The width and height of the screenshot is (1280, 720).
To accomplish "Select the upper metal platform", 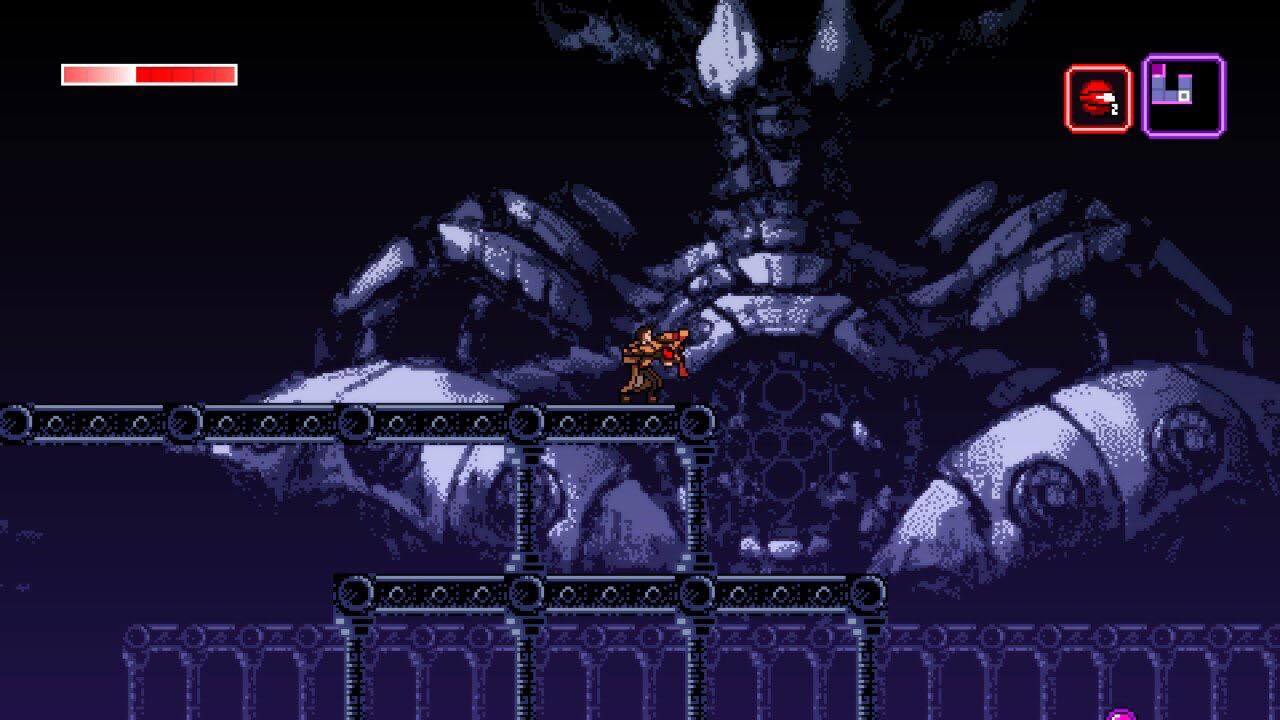I will tap(350, 420).
